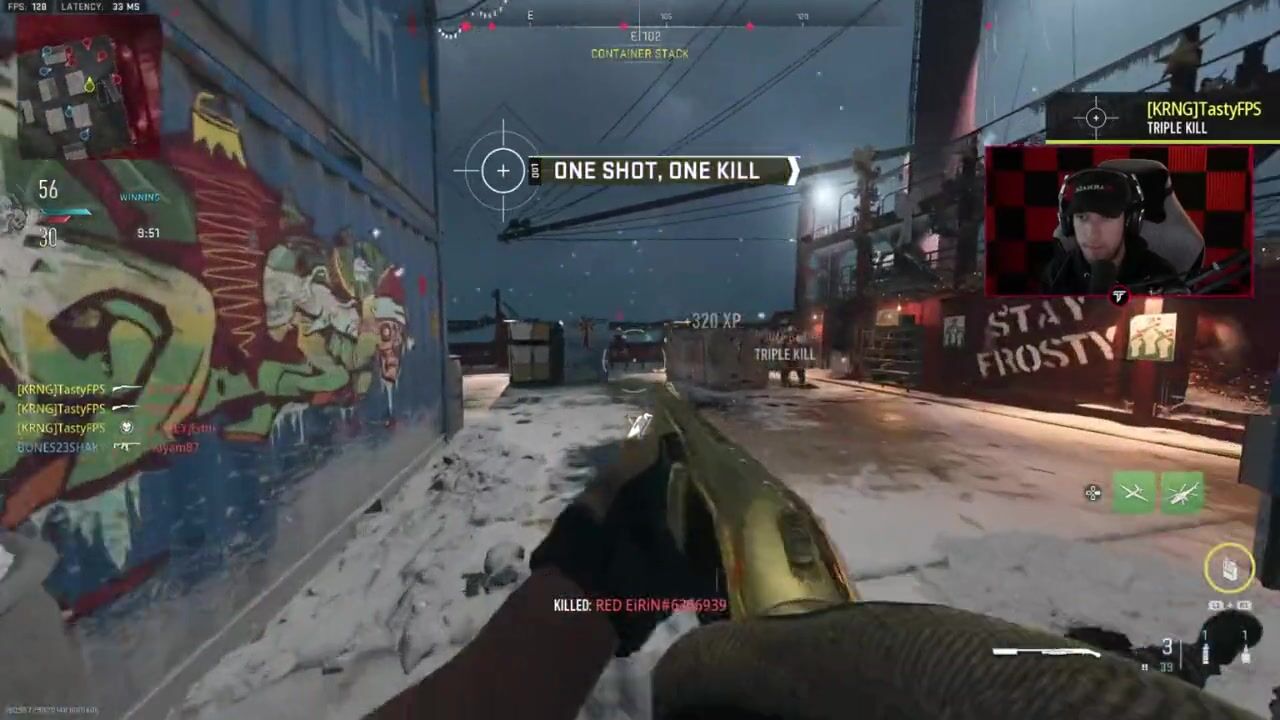This screenshot has width=1280, height=720.
Task: Open the minimap in the corner
Action: pos(86,87)
